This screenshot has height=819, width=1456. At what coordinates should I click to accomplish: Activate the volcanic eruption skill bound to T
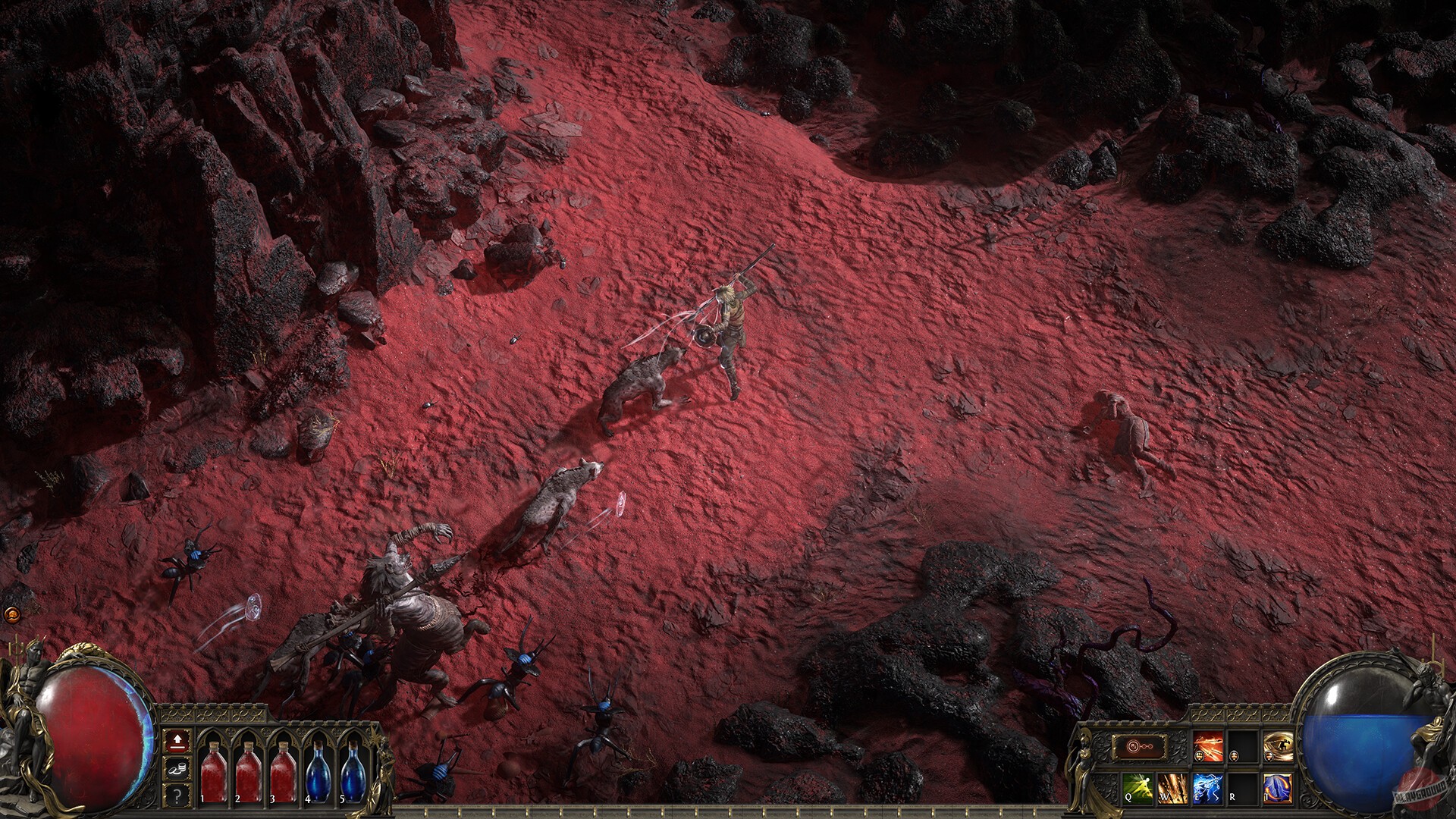click(x=1277, y=786)
